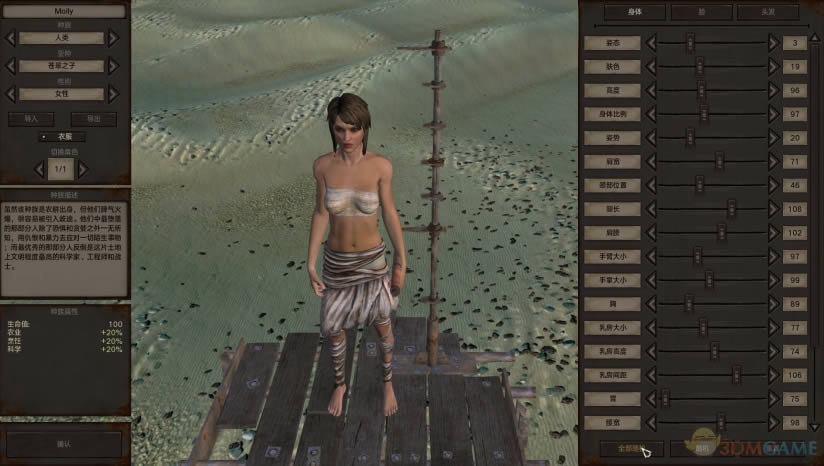824x466 pixels.
Task: Click the 转入 import button
Action: pos(31,119)
